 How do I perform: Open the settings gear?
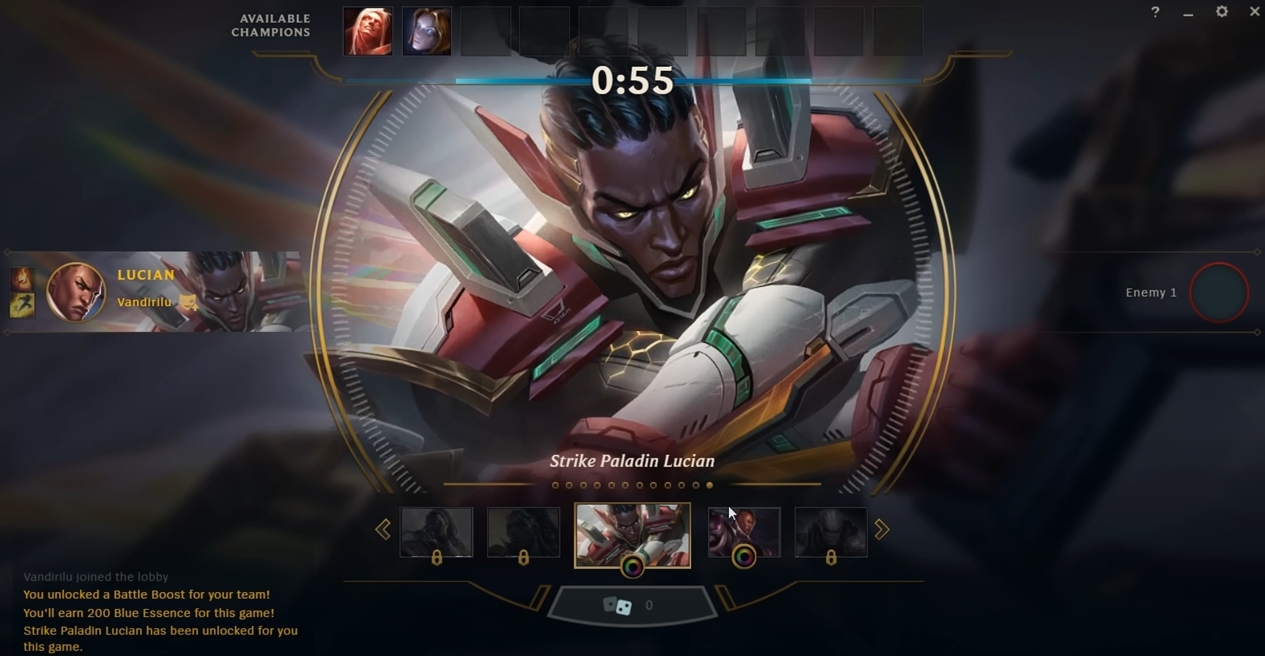[x=1222, y=12]
